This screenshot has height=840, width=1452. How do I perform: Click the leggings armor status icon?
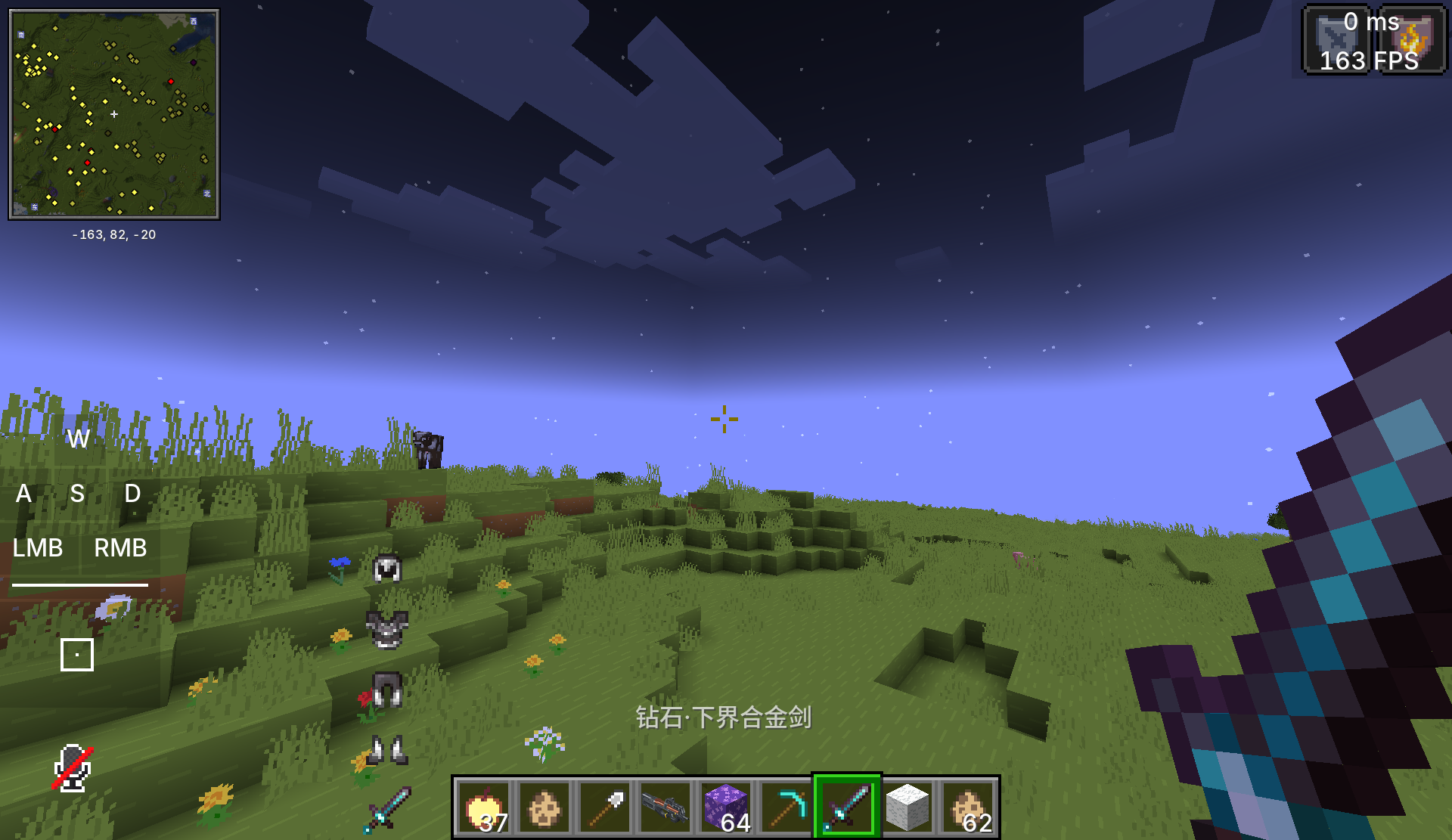pos(387,690)
